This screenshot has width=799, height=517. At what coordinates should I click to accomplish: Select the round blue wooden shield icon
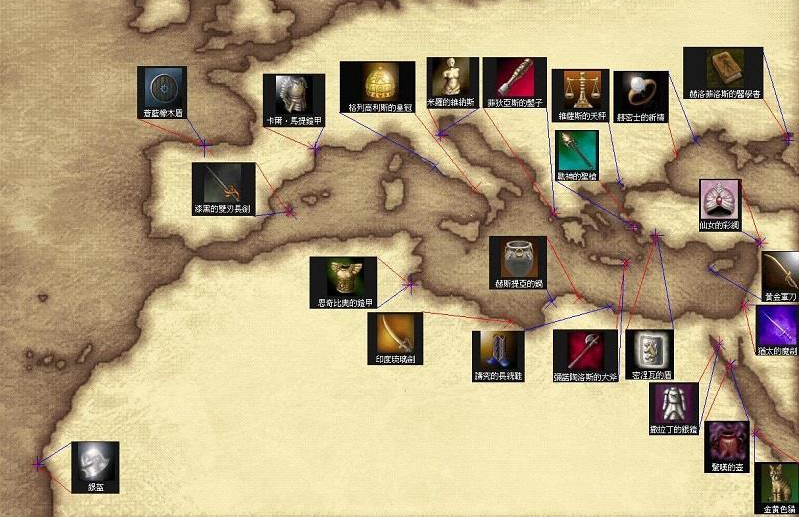click(161, 86)
